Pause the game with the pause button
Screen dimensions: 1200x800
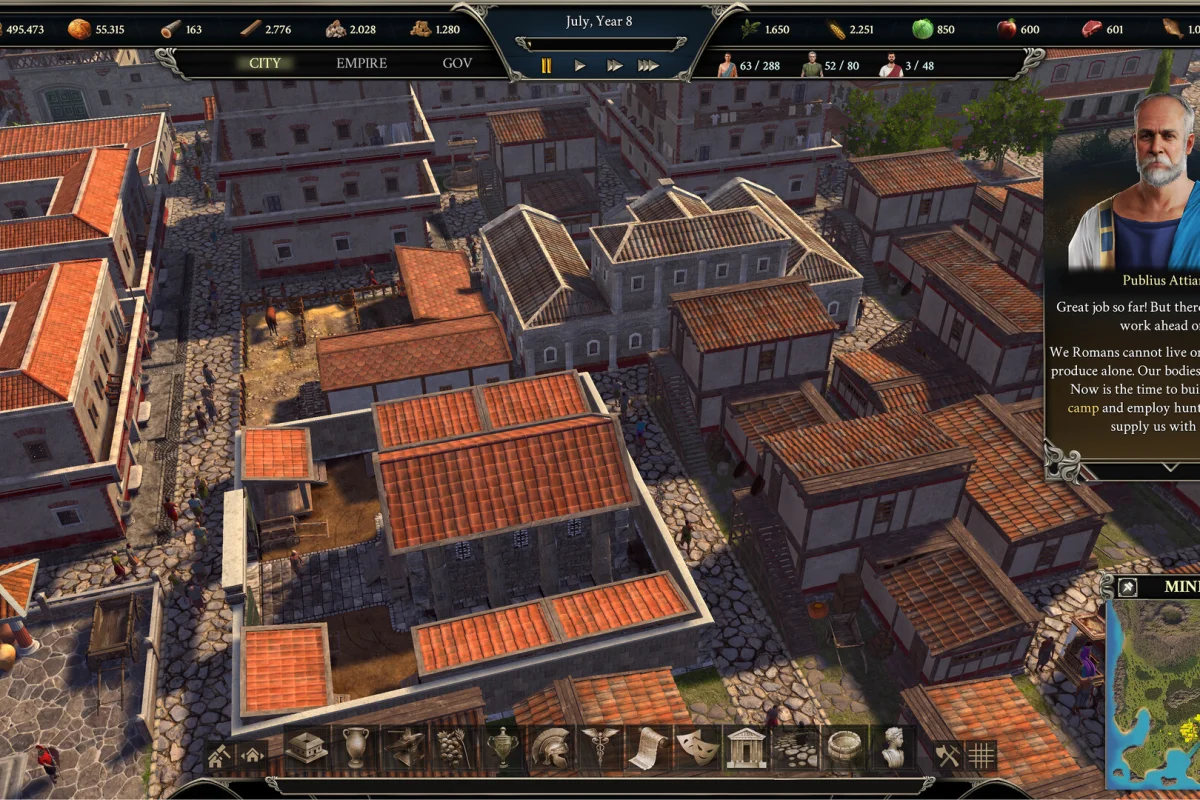click(546, 66)
